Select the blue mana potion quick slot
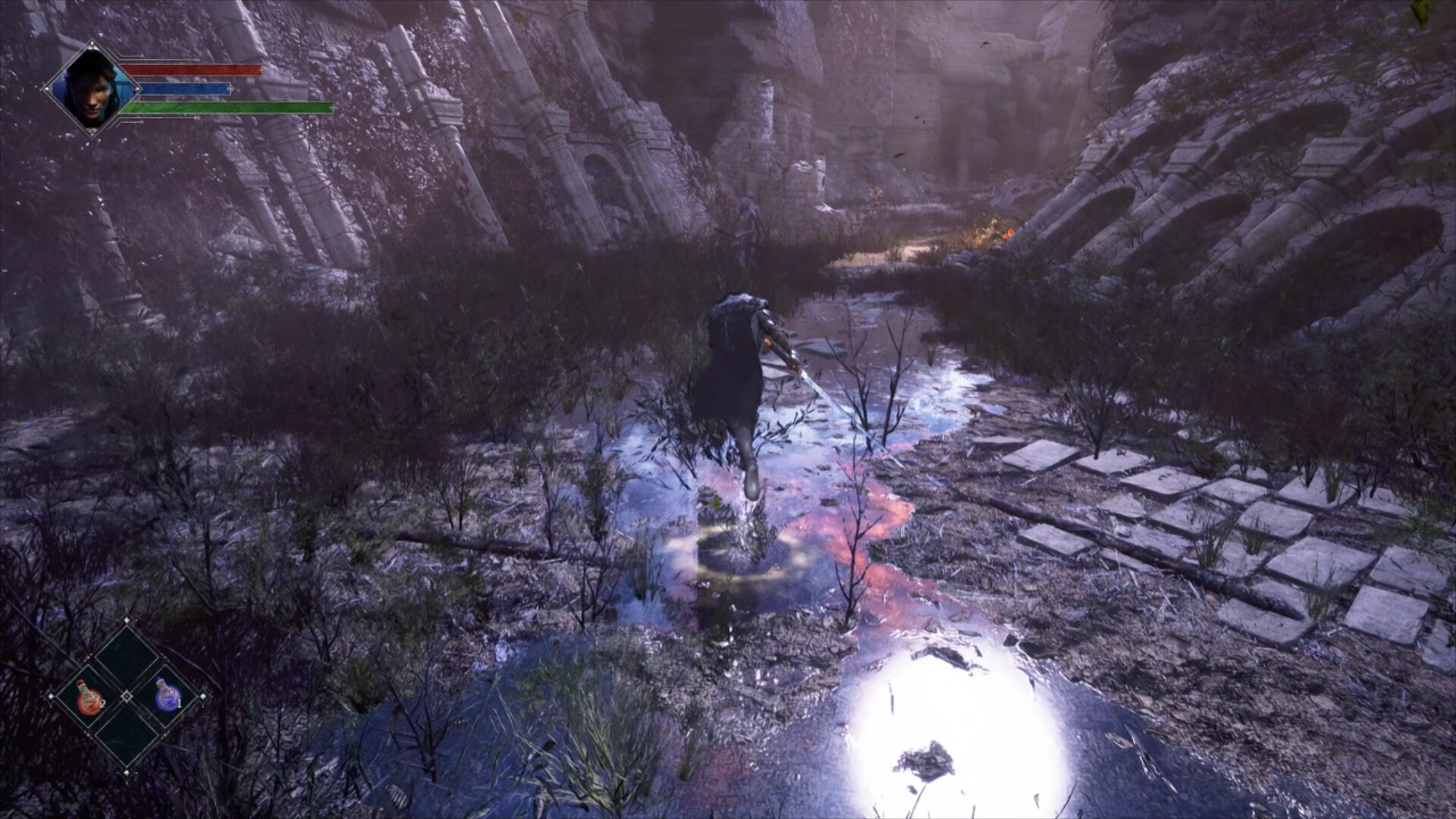Viewport: 1456px width, 819px height. coord(168,696)
